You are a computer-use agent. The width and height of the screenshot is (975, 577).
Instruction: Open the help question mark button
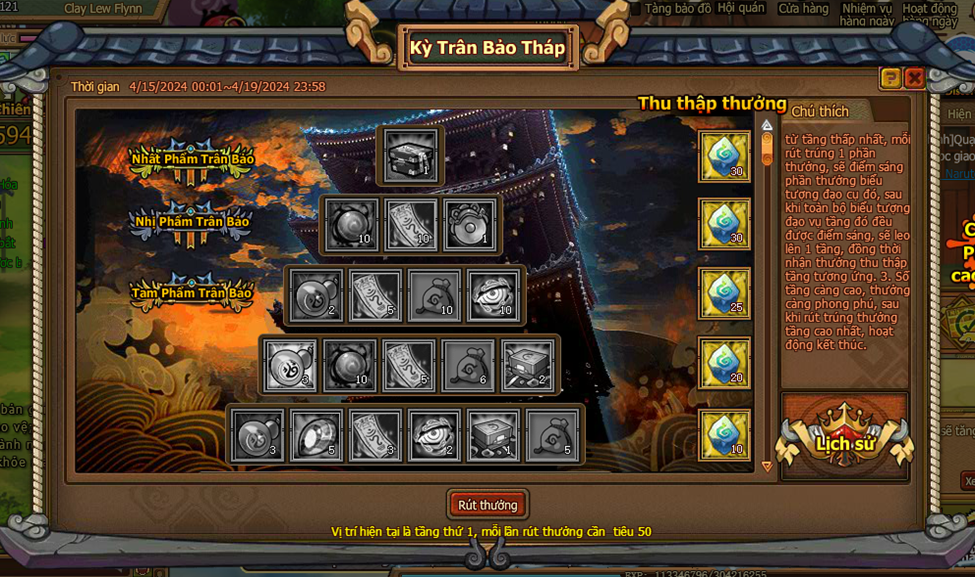[890, 78]
